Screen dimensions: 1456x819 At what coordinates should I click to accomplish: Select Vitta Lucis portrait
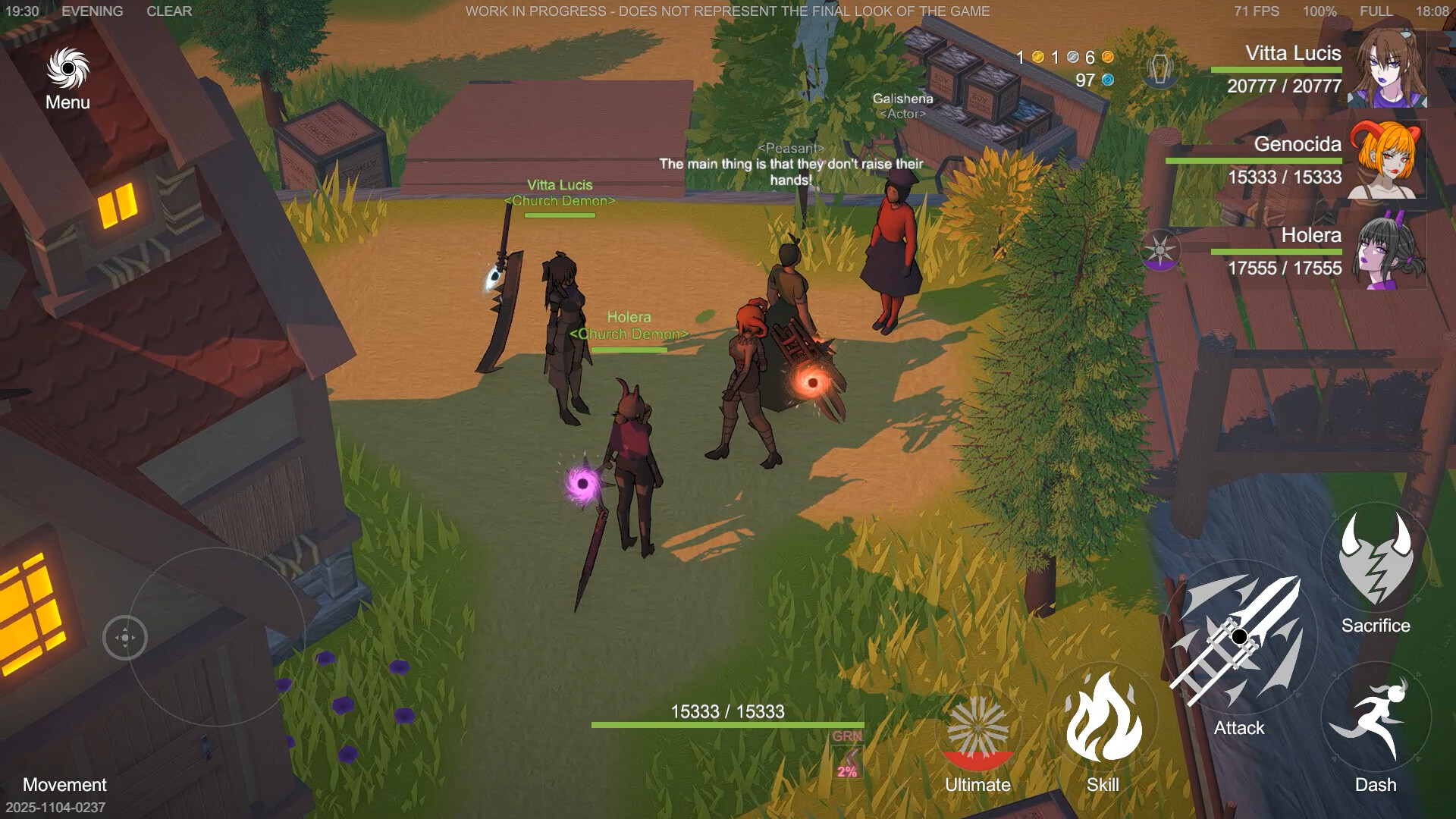(1389, 67)
